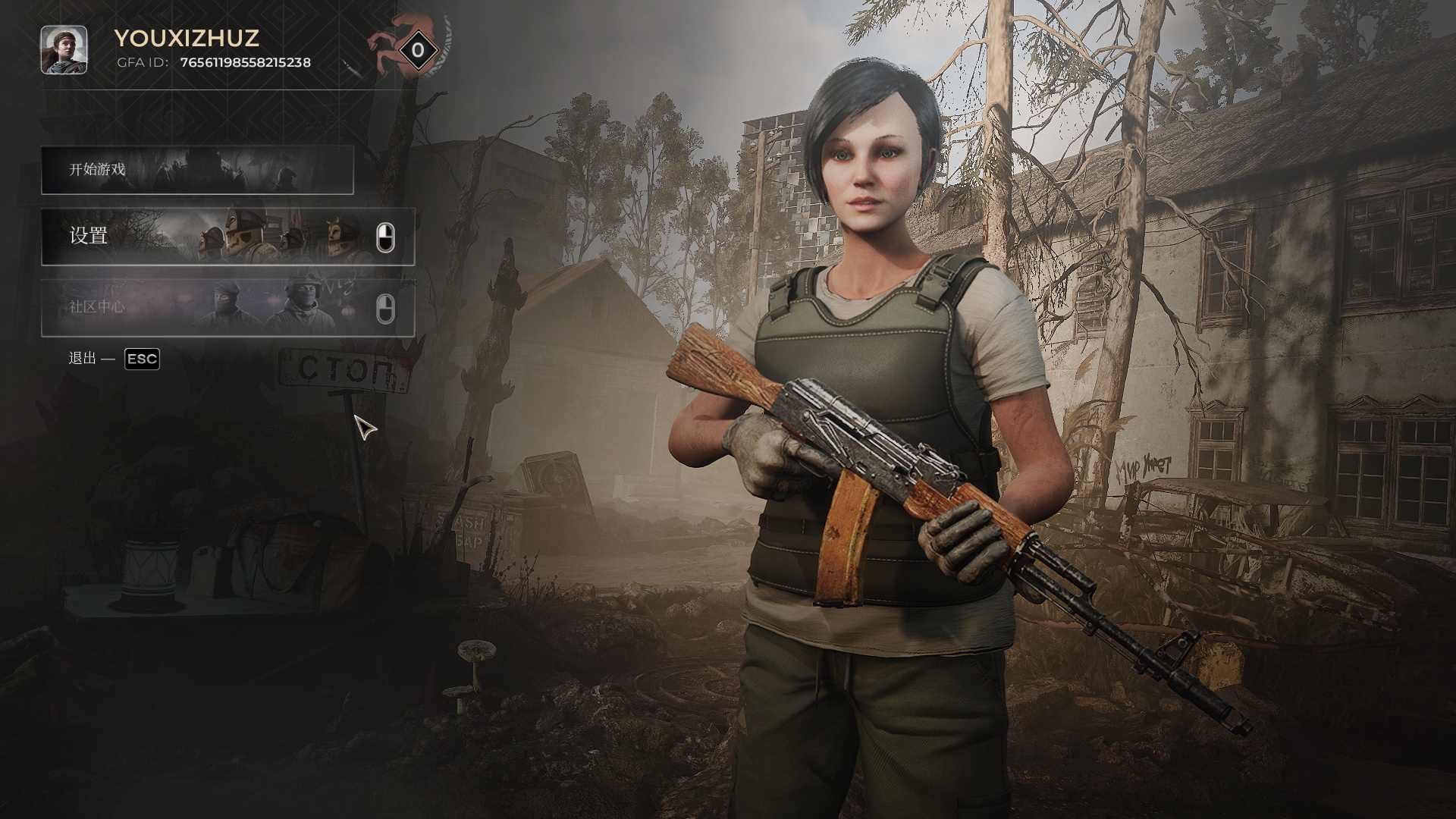Click the level 0 rank badge
Viewport: 1456px width, 819px height.
(x=417, y=51)
